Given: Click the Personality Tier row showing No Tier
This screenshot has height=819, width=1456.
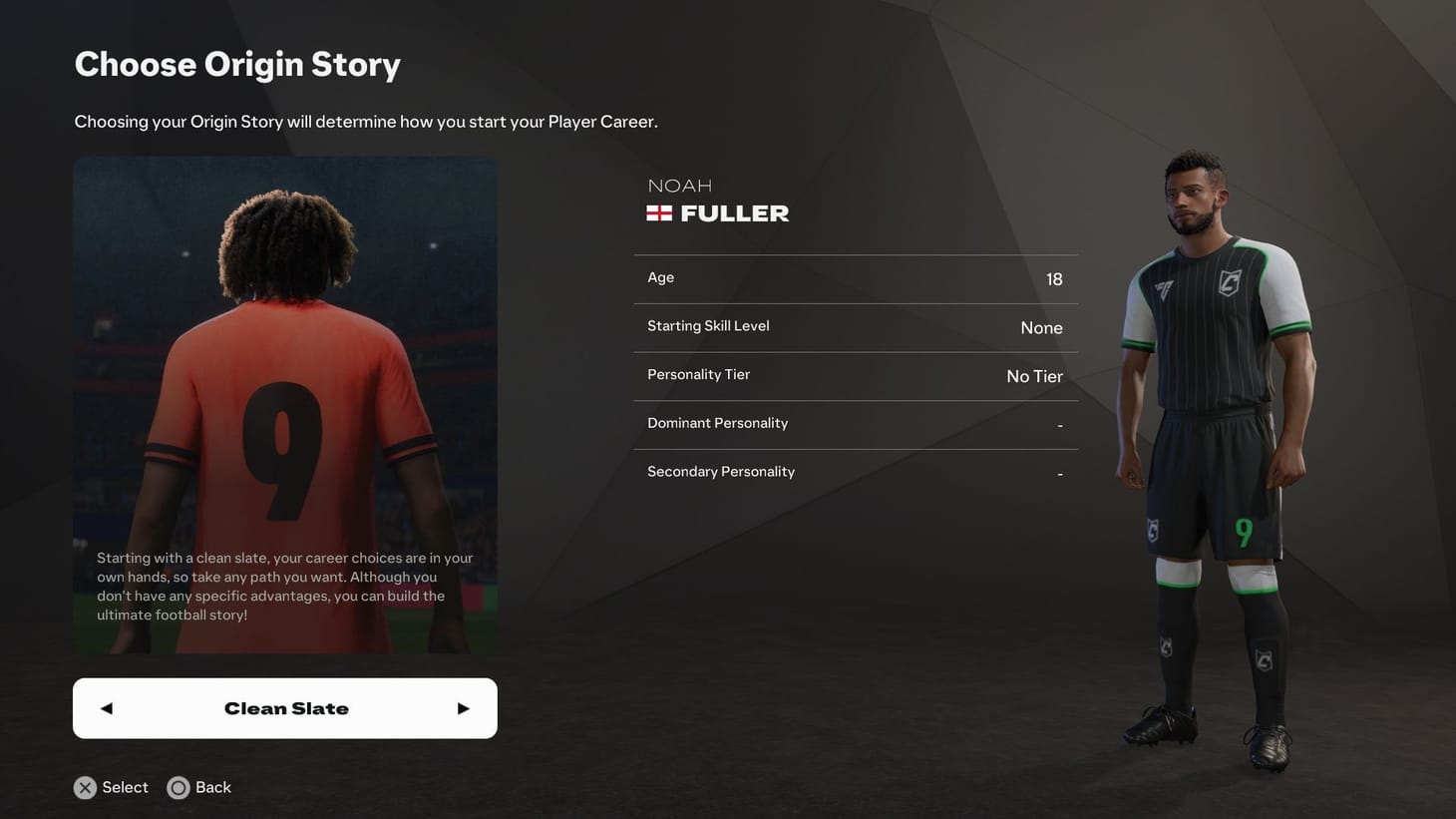Looking at the screenshot, I should pyautogui.click(x=855, y=375).
